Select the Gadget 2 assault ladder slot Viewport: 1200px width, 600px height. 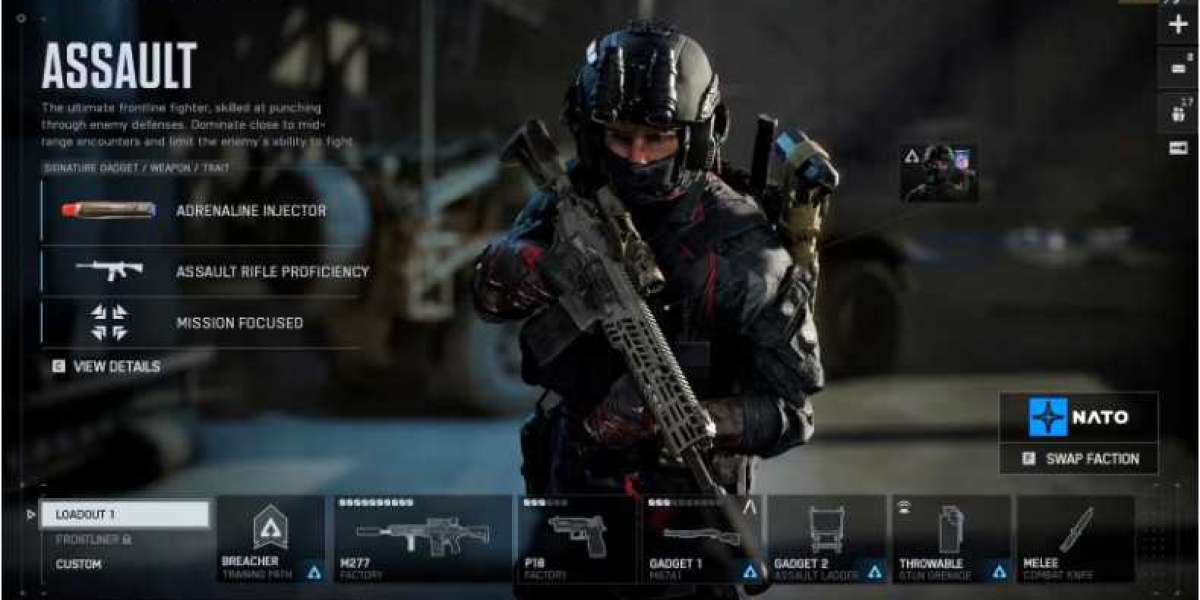pyautogui.click(x=826, y=538)
